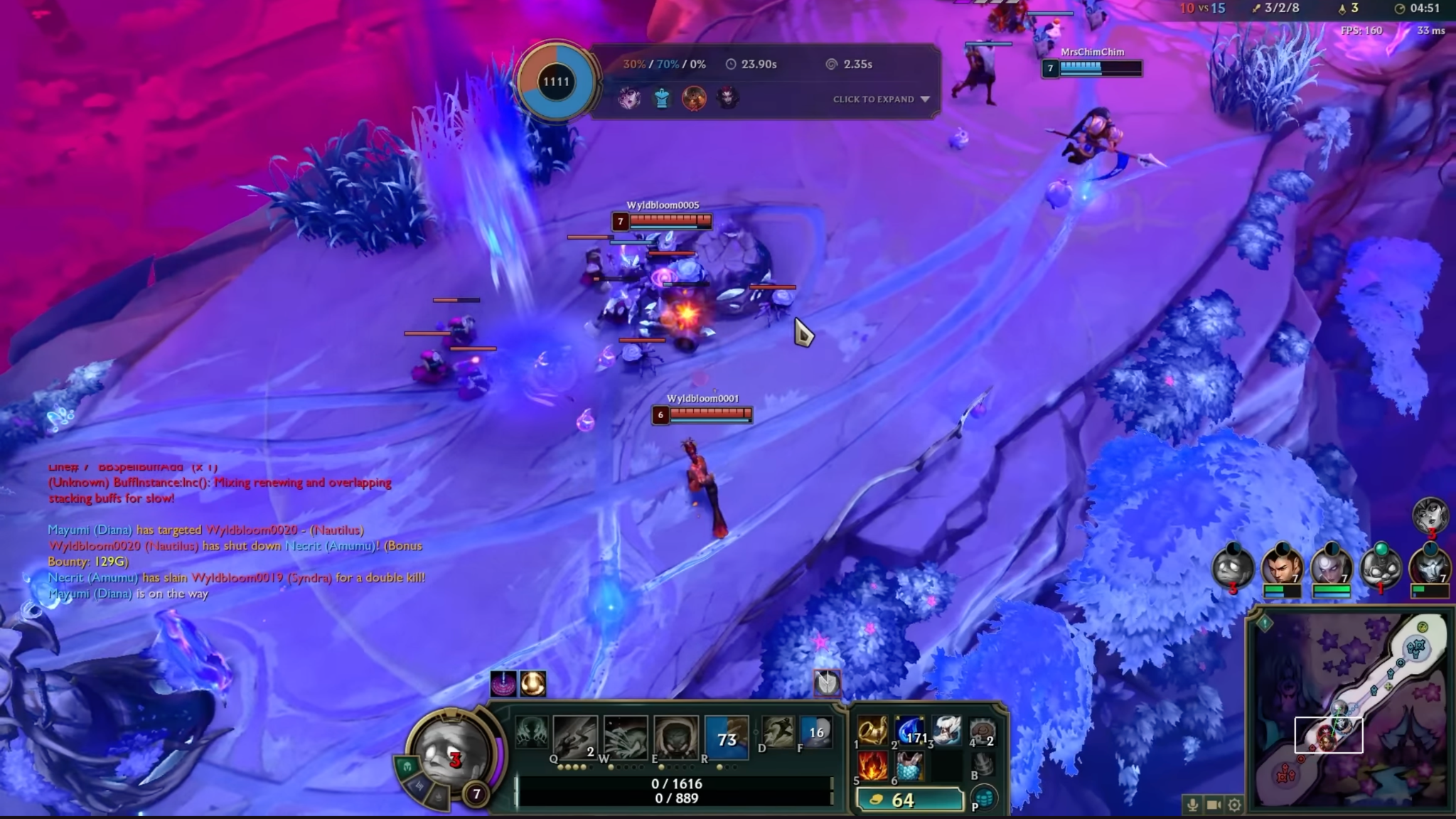Select Amumu's Bandage Toss Q ability
The width and height of the screenshot is (1456, 819).
coord(574,737)
